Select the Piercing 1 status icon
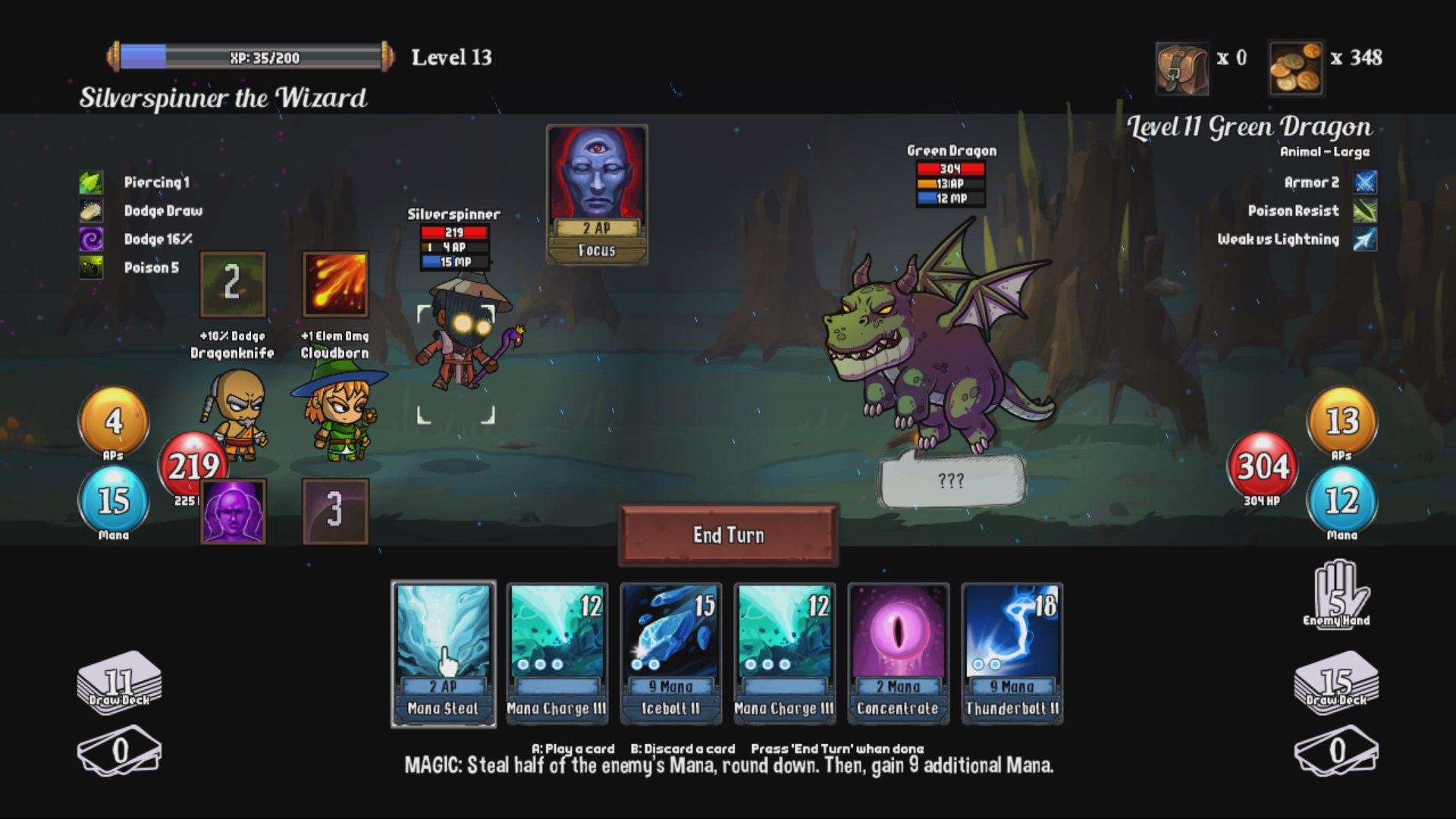Screen dimensions: 1456x819 click(x=91, y=182)
